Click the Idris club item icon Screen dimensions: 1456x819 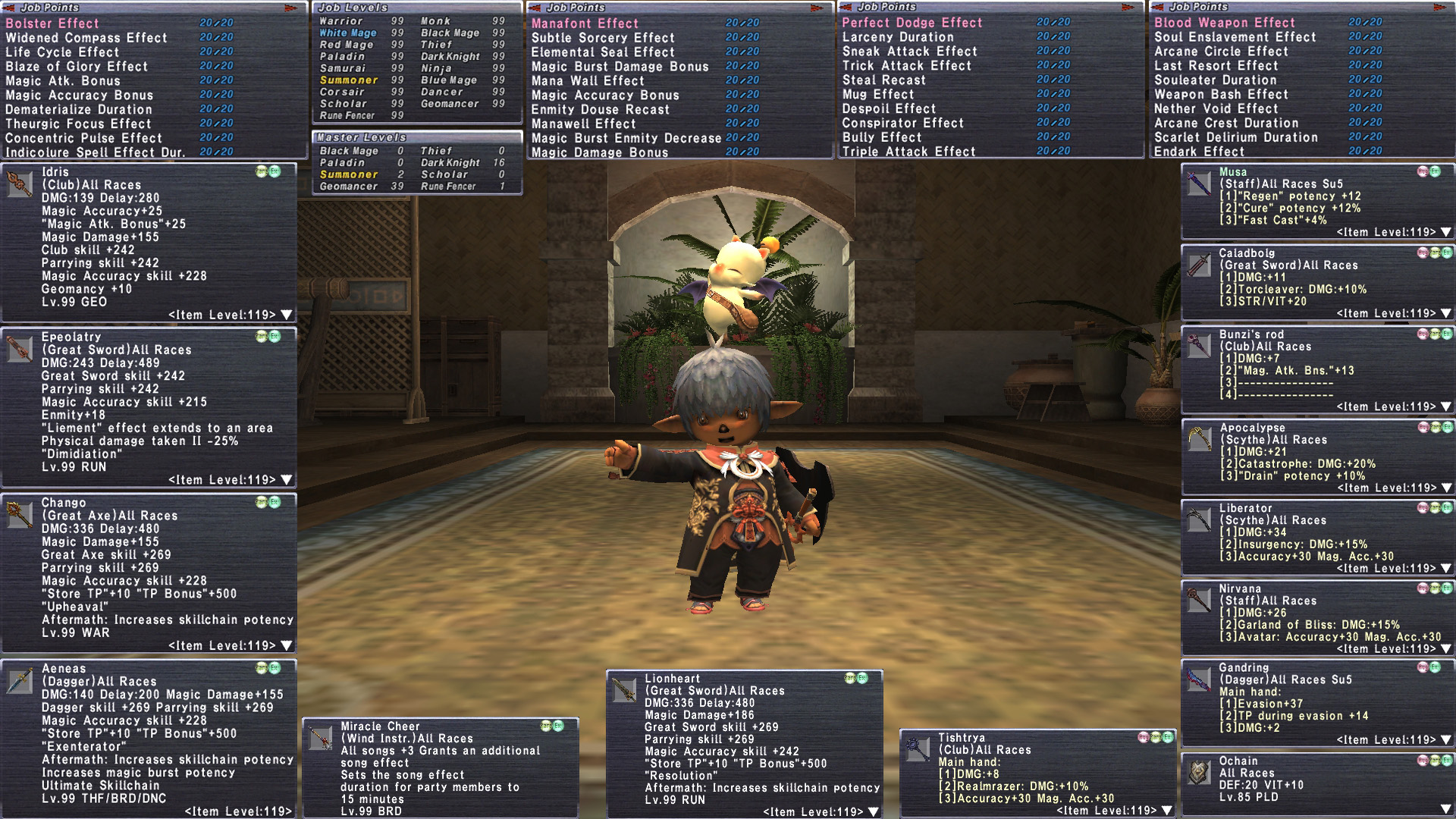click(20, 184)
